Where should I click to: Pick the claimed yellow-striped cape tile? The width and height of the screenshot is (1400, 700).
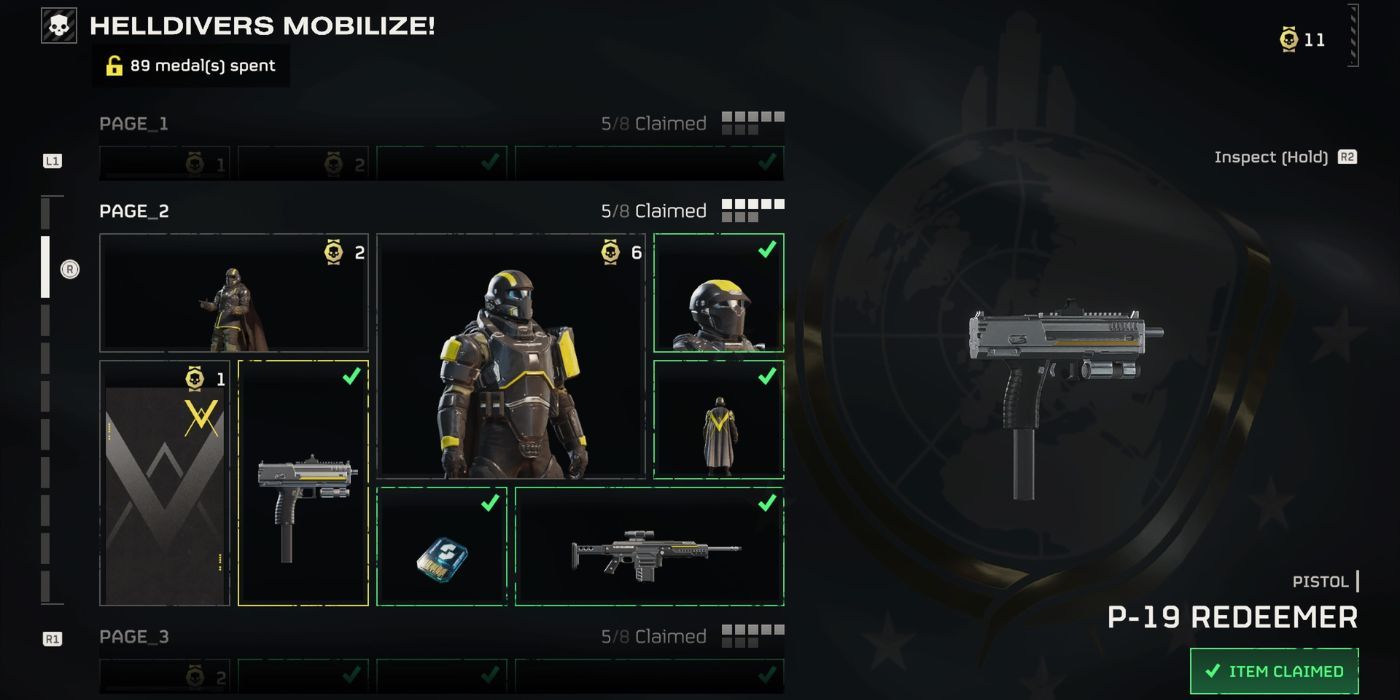tap(718, 419)
